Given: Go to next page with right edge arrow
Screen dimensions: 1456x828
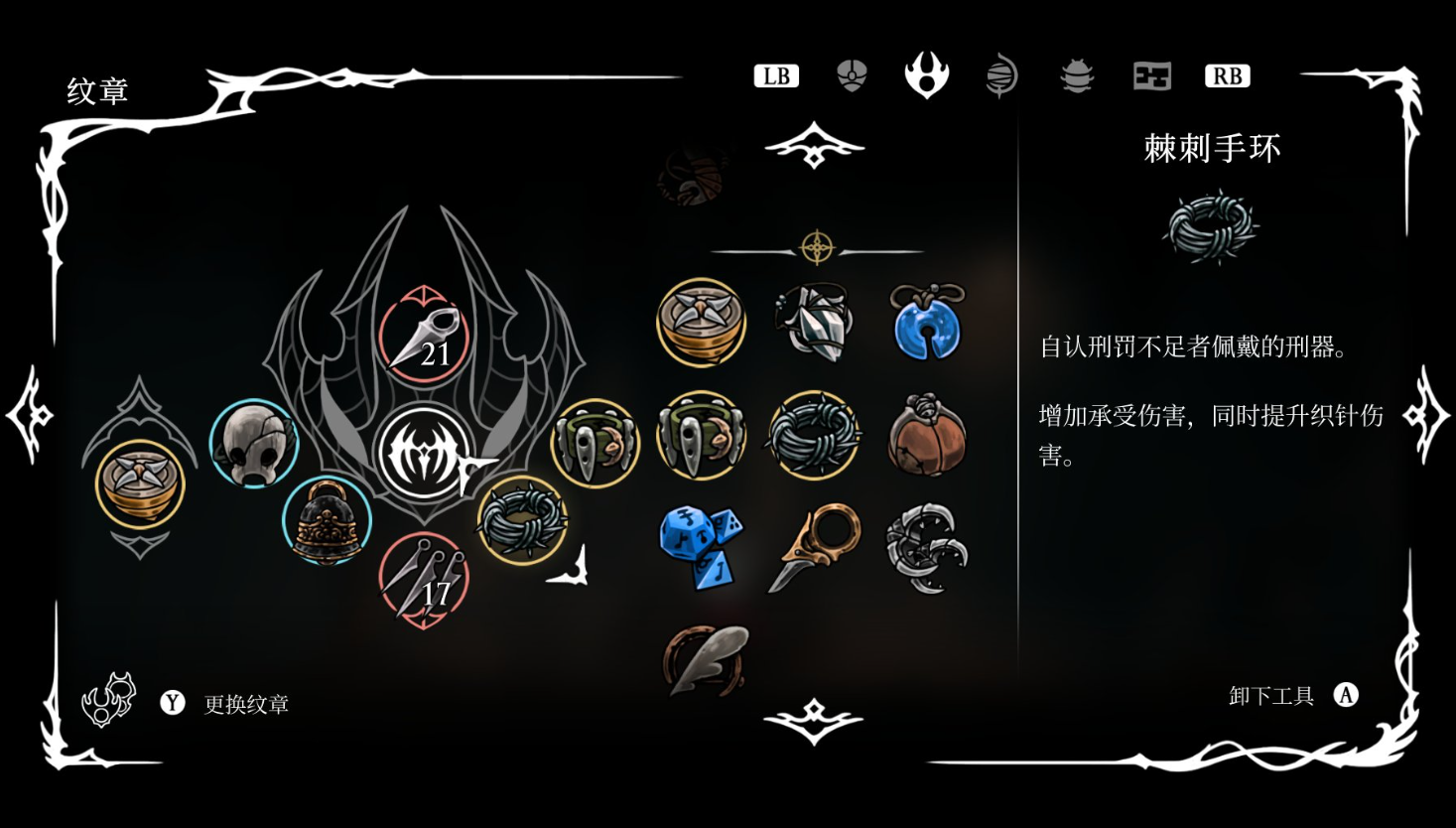Looking at the screenshot, I should pos(1426,415).
